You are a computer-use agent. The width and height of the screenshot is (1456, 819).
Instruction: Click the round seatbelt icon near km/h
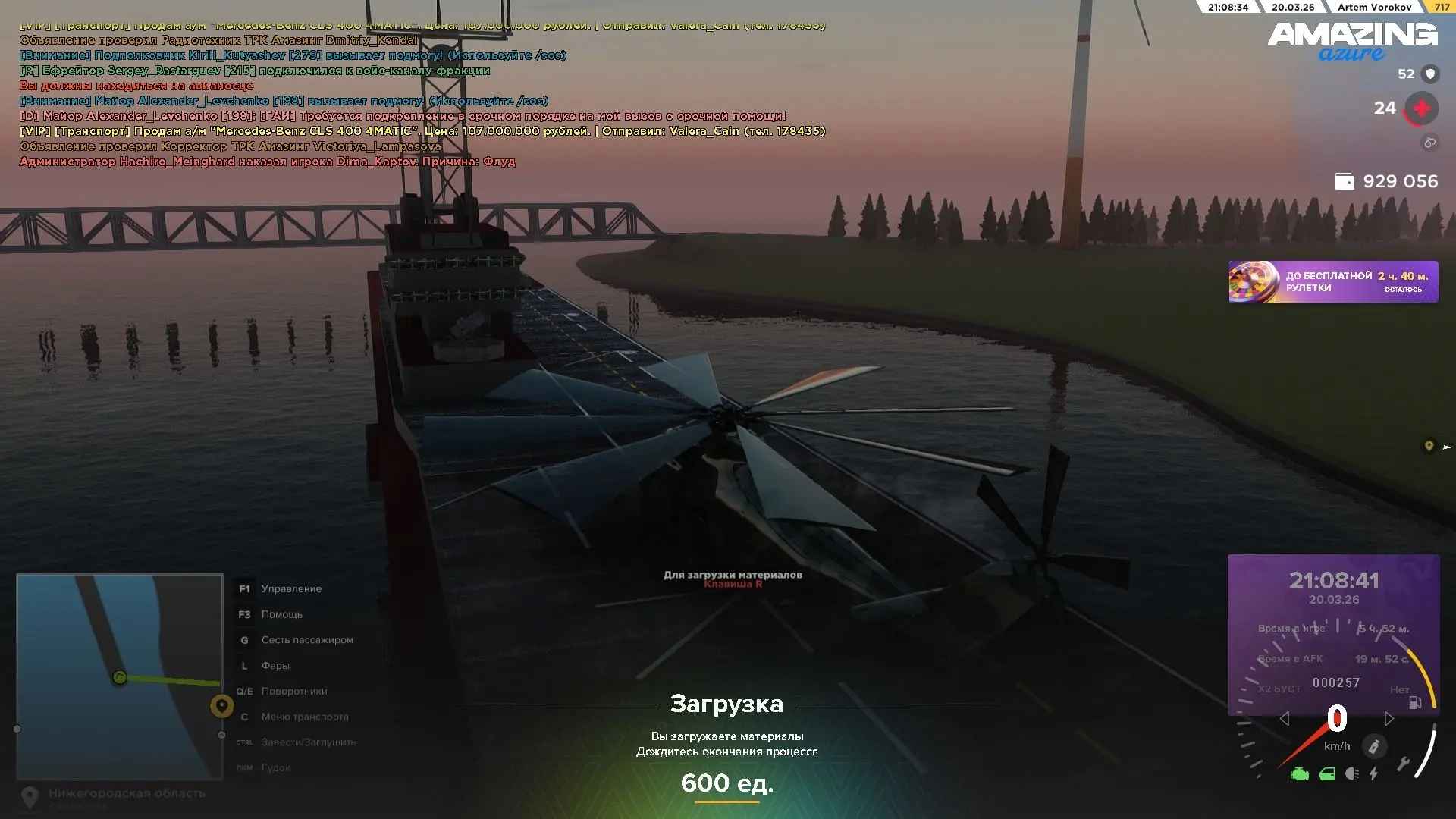[x=1373, y=746]
